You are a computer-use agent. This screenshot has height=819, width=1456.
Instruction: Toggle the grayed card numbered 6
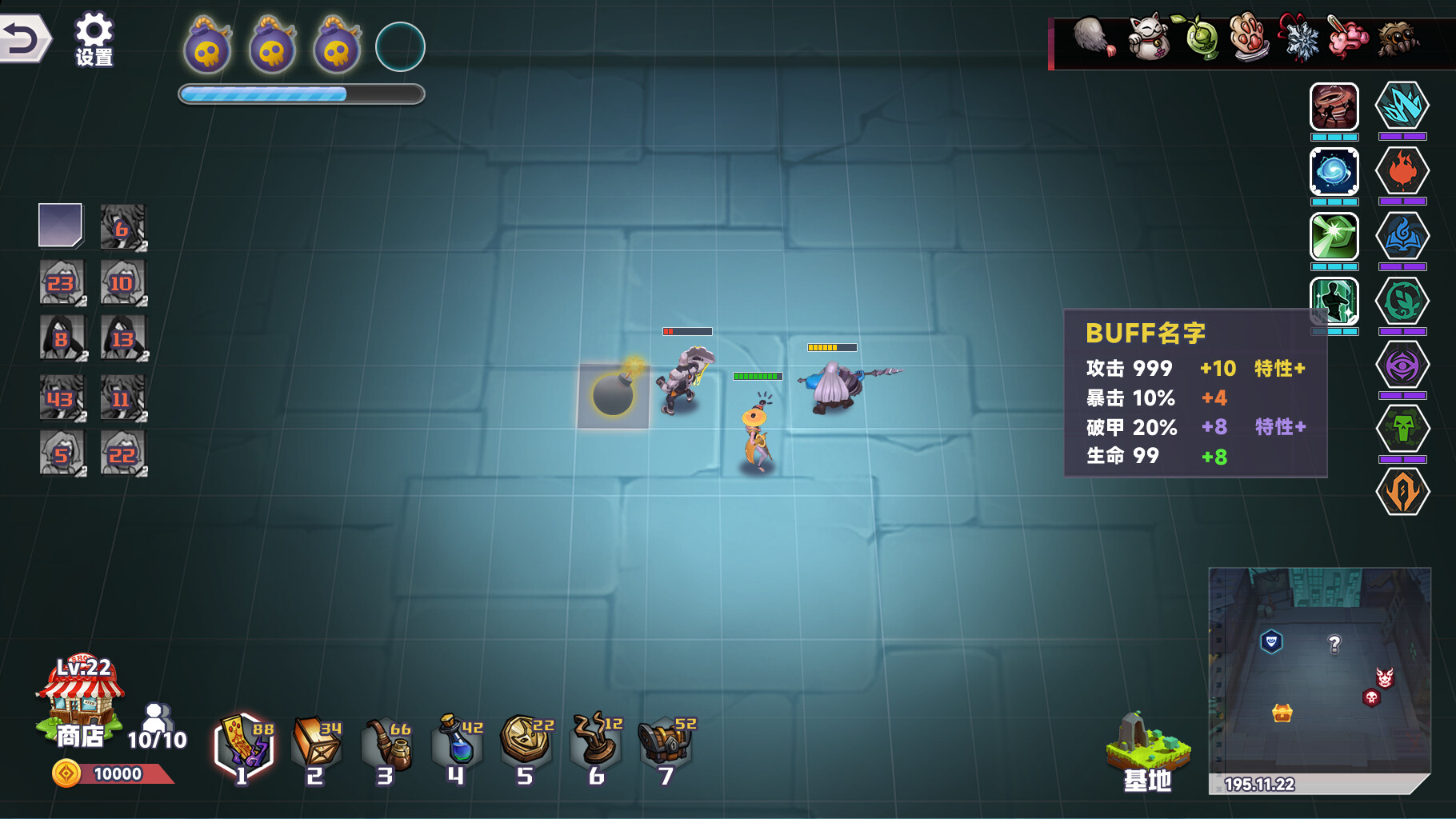122,228
